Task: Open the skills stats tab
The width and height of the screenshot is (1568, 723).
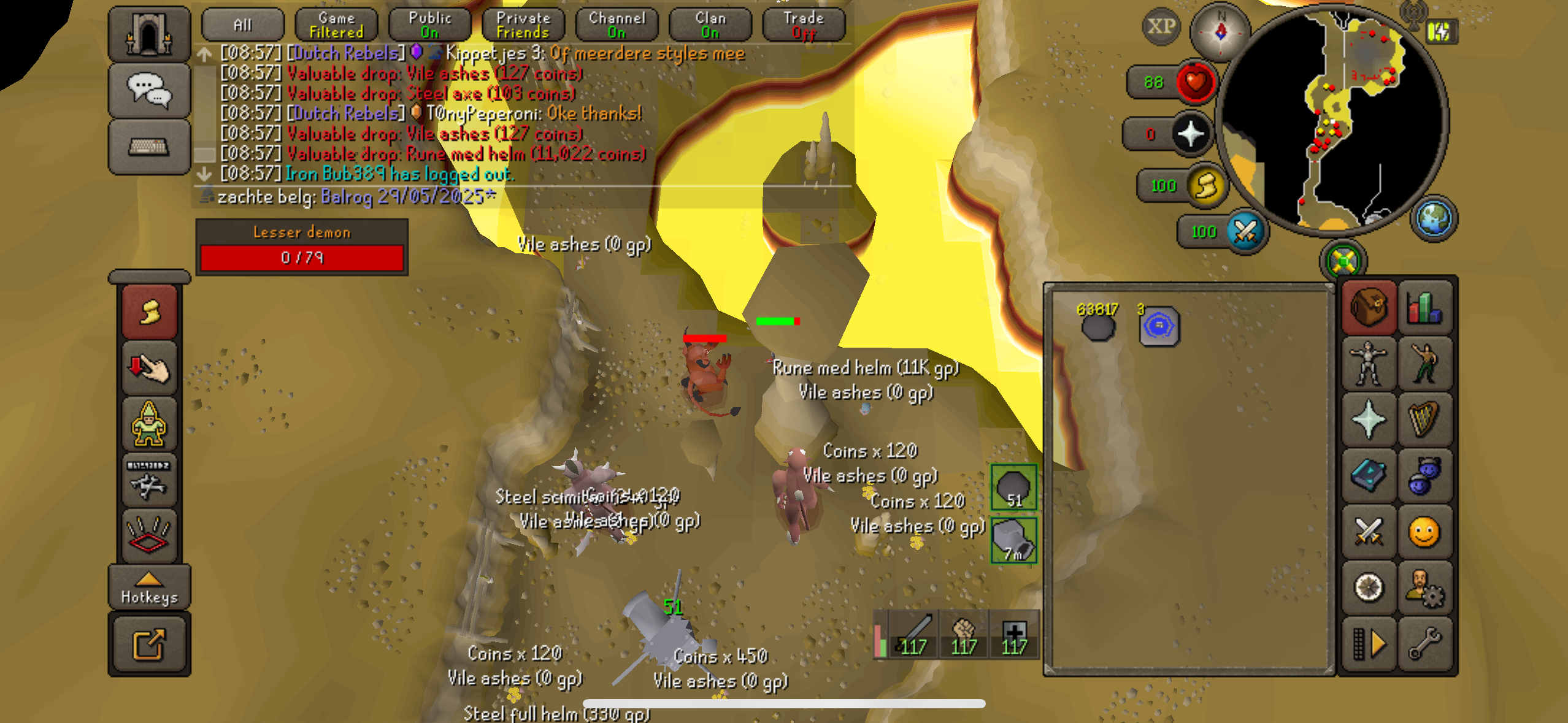Action: tap(1424, 306)
